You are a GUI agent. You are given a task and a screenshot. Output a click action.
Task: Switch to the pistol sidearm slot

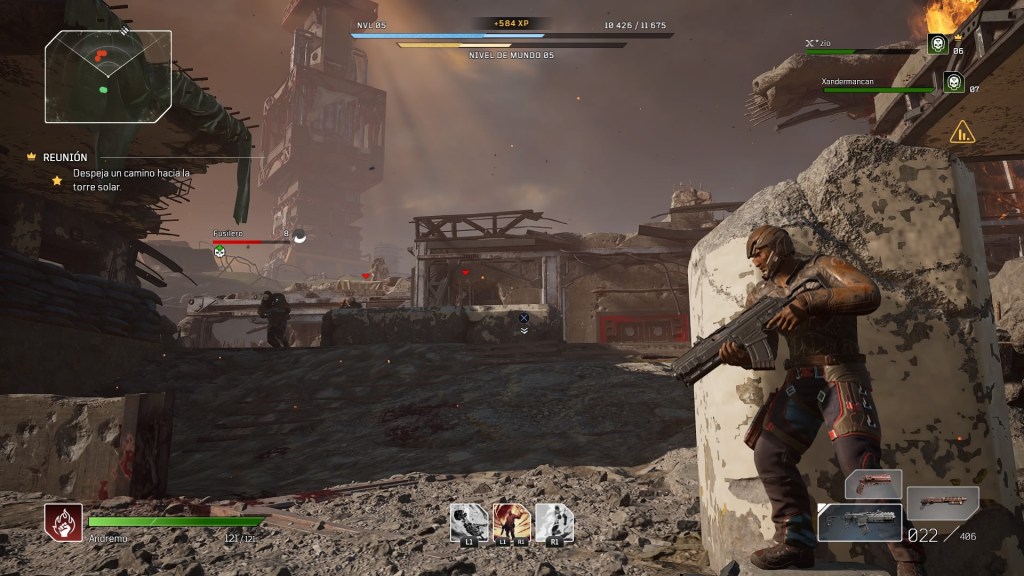pyautogui.click(x=873, y=484)
